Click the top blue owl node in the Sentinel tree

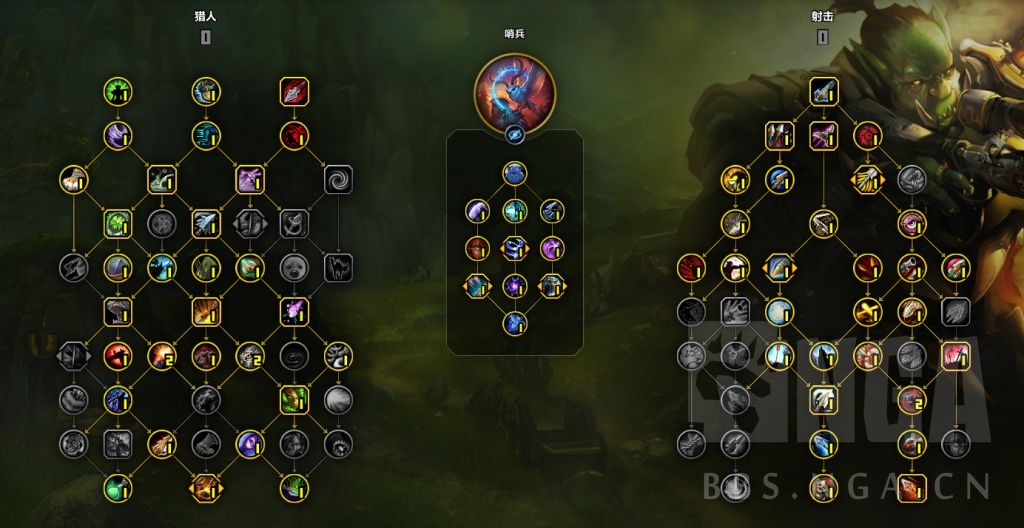point(514,175)
